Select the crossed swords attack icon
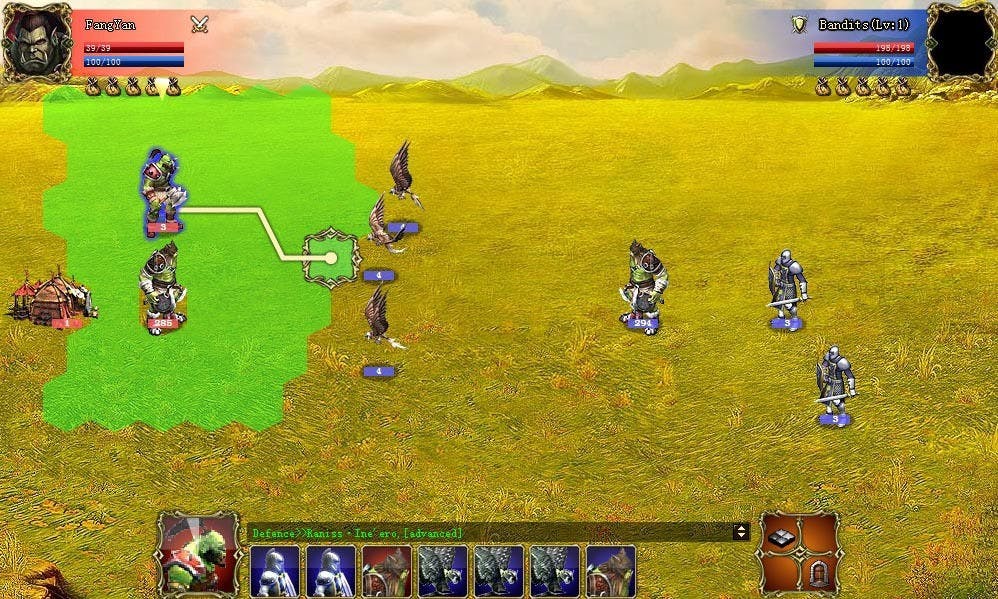This screenshot has width=998, height=599. point(200,24)
